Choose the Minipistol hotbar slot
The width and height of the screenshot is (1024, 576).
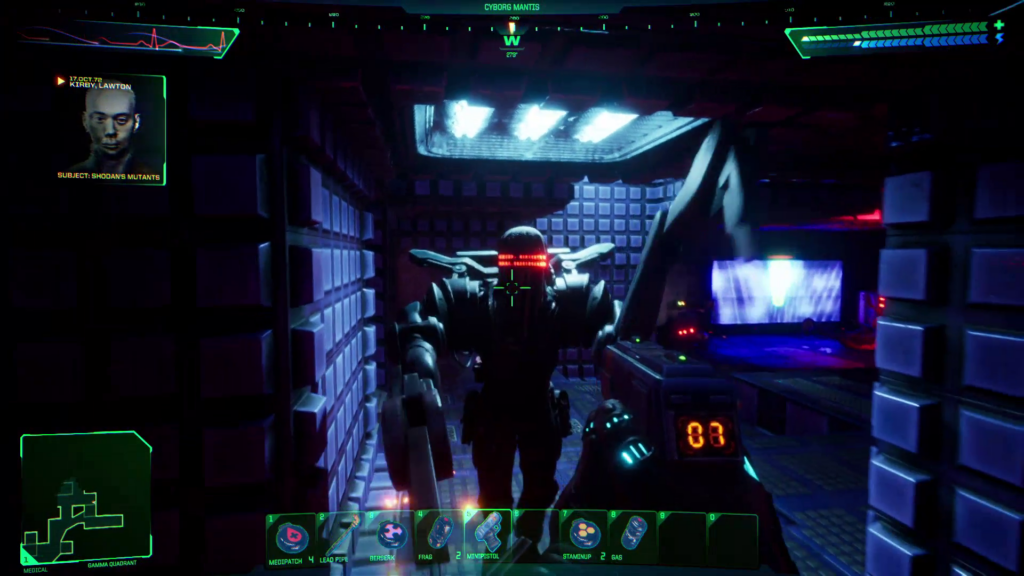pos(487,536)
